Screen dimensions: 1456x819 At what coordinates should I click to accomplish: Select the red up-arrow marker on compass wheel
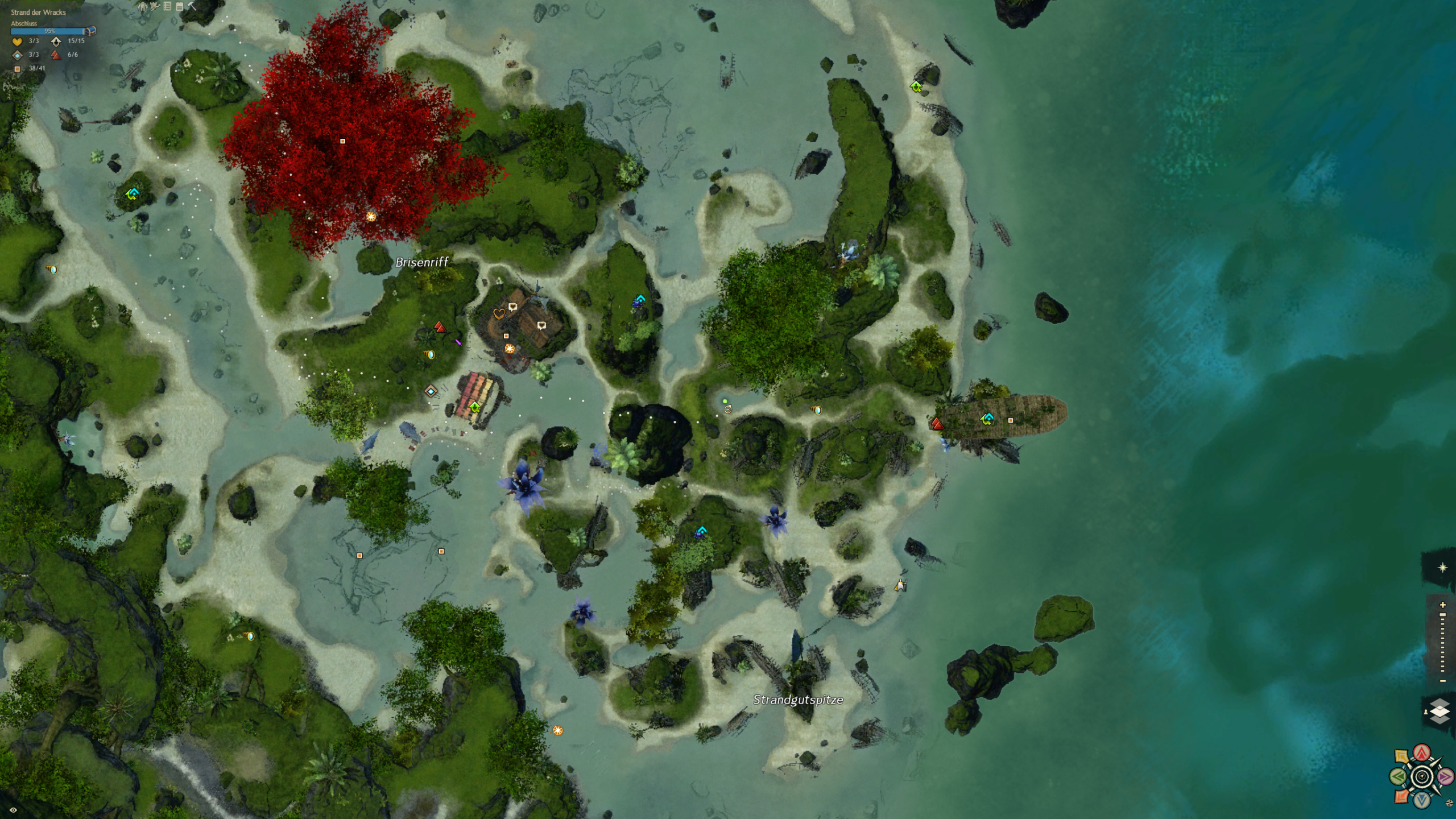pyautogui.click(x=1422, y=753)
